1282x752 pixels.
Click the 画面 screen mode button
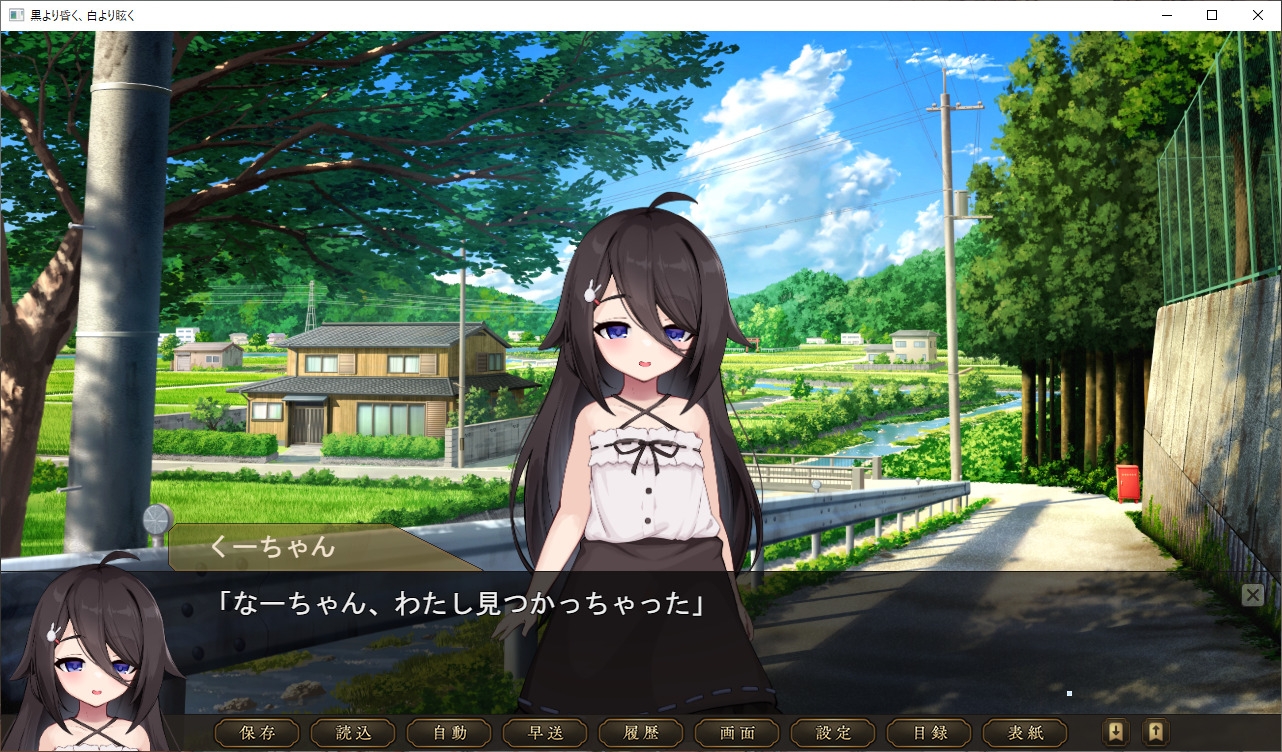coord(736,732)
